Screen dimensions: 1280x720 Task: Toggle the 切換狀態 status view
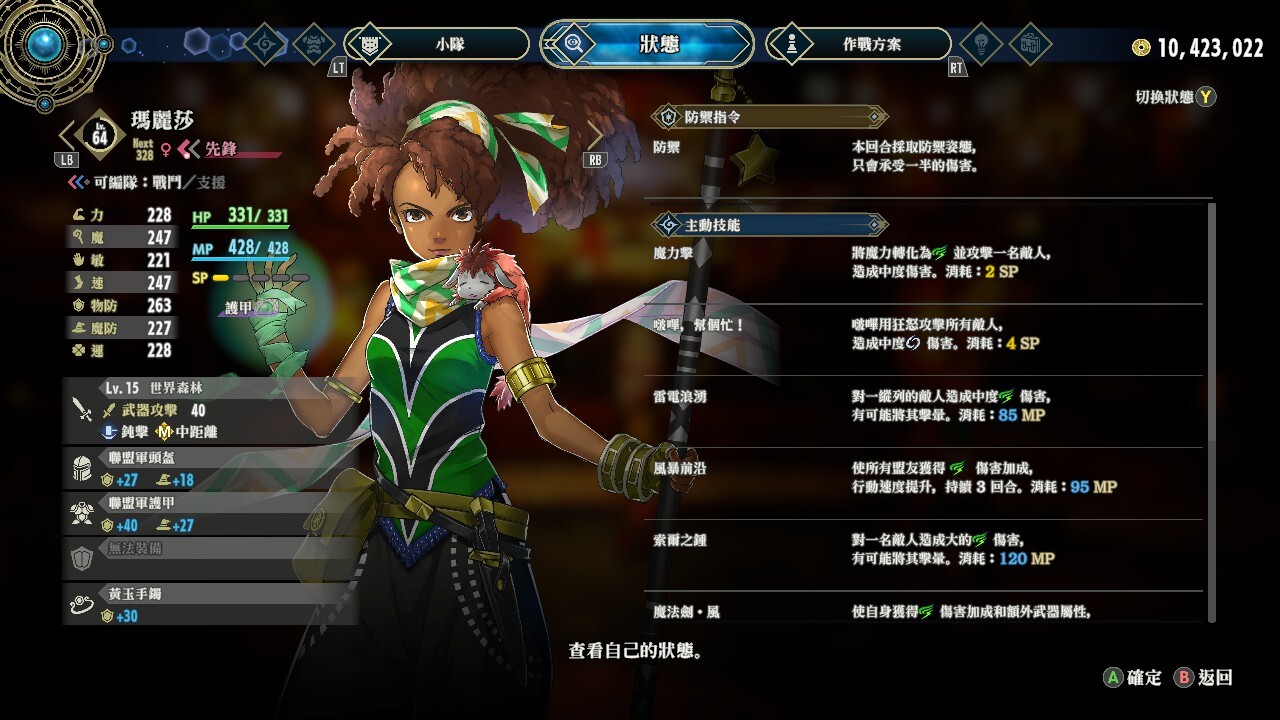click(1175, 97)
